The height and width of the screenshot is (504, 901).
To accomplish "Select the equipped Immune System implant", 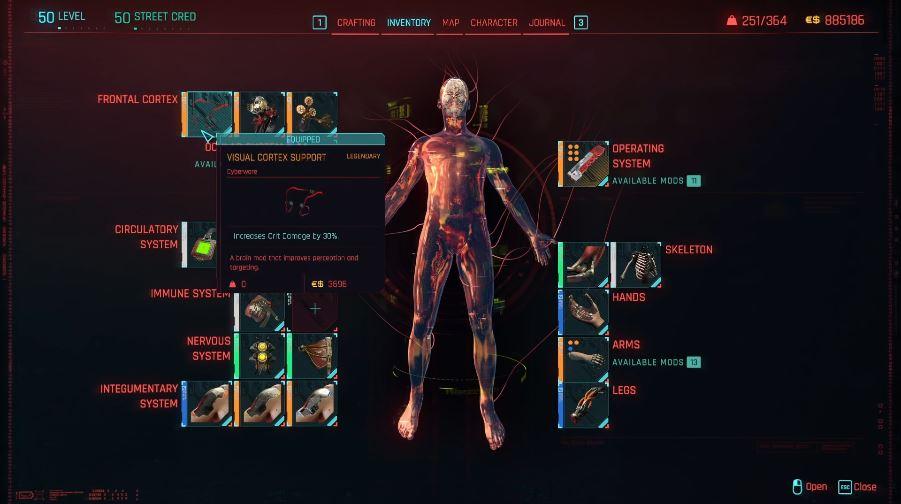I will click(x=259, y=312).
